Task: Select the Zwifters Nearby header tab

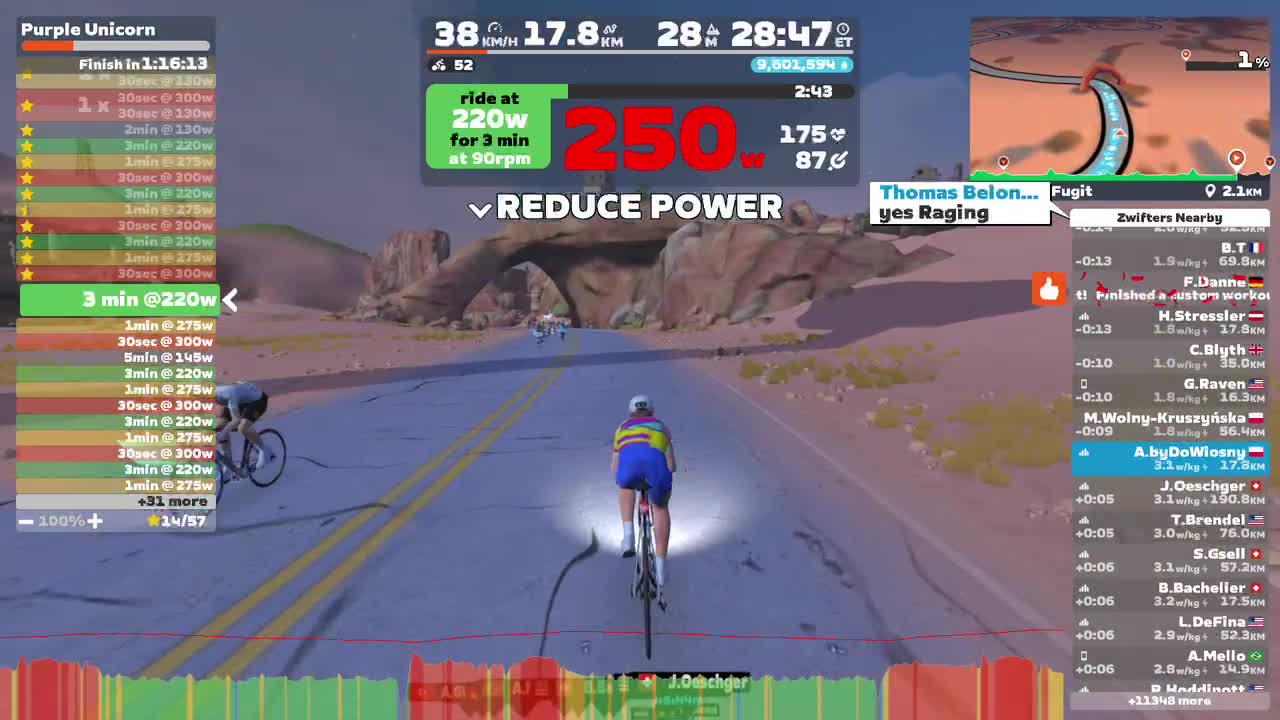Action: pyautogui.click(x=1169, y=217)
